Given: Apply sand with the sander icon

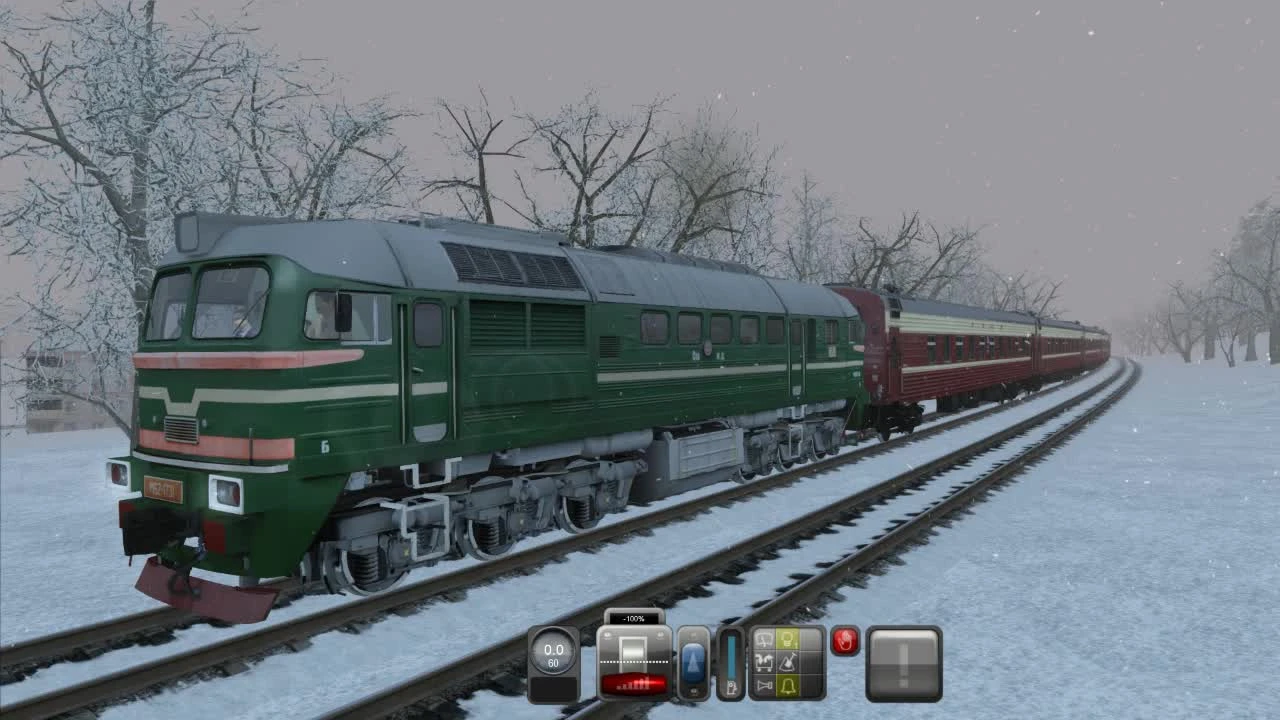Looking at the screenshot, I should [786, 663].
